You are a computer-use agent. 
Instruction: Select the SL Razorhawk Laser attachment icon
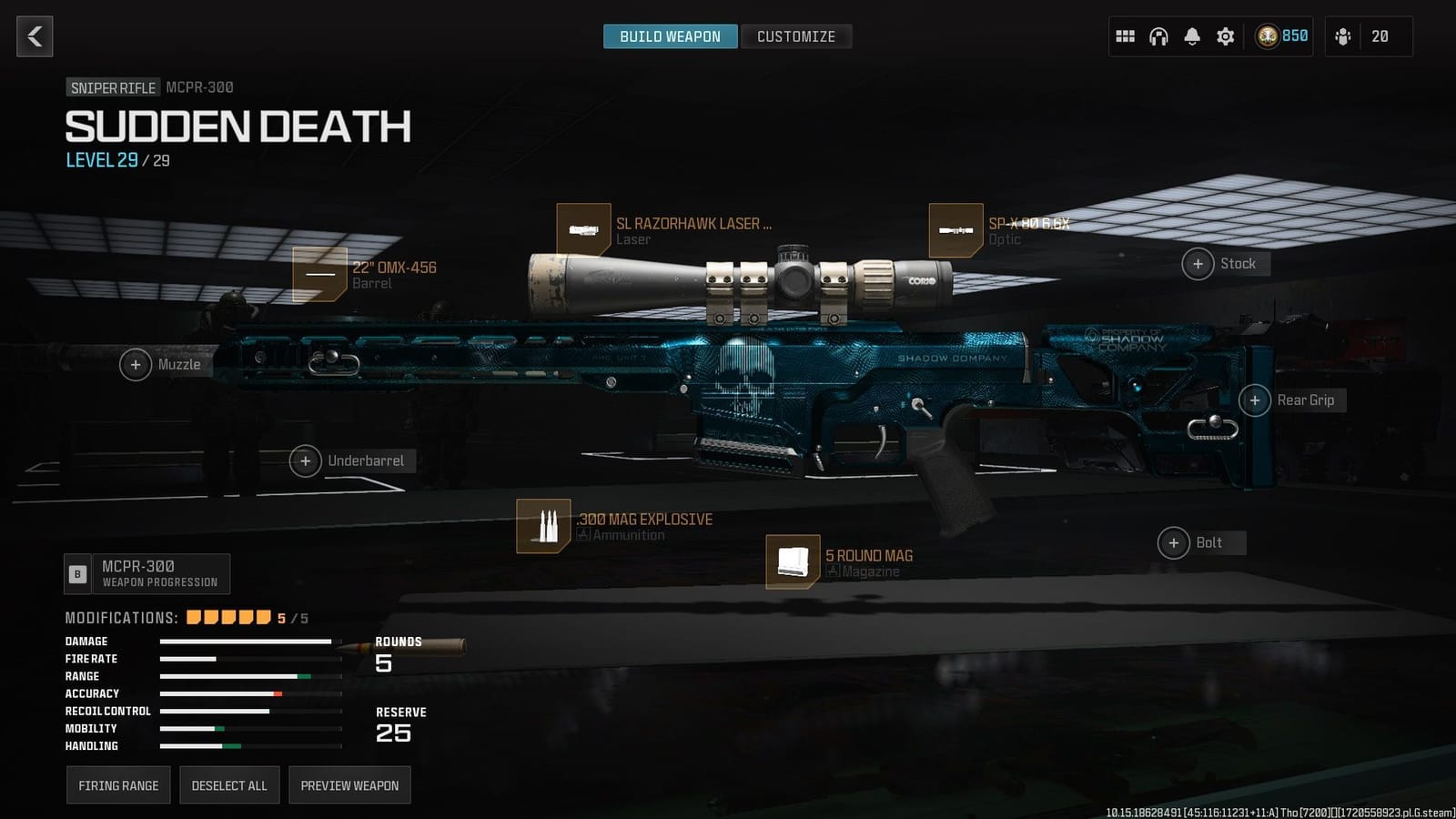585,230
